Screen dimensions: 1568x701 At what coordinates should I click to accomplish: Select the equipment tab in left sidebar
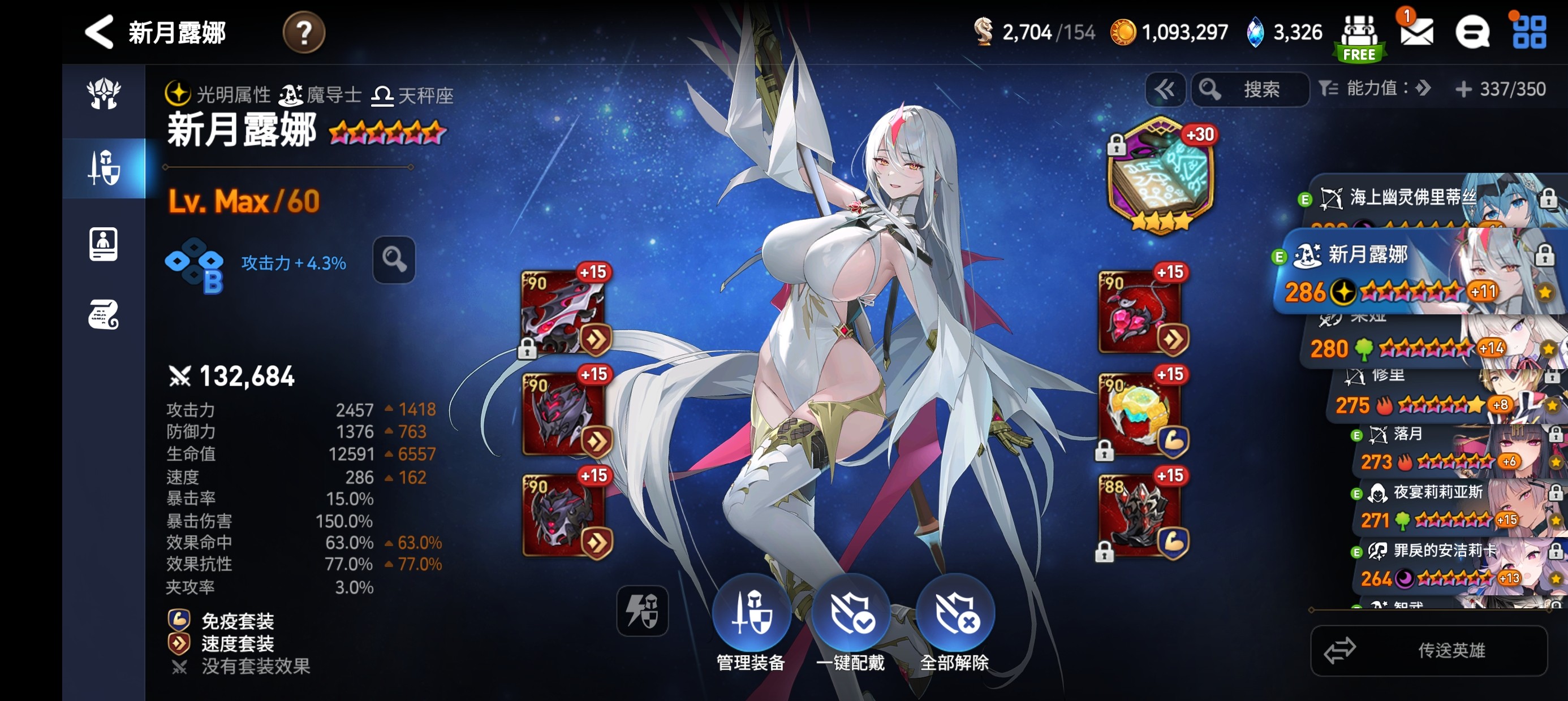point(104,168)
